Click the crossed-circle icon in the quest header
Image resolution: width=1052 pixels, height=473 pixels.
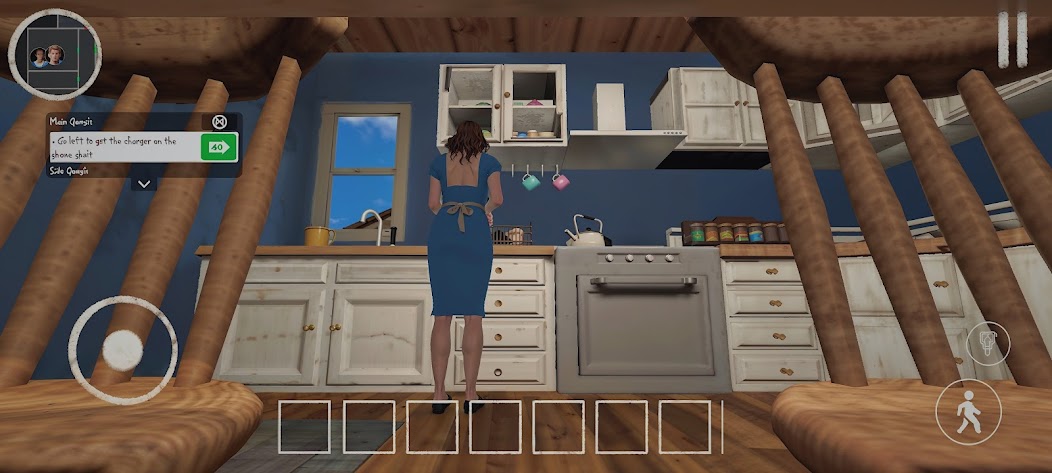[220, 122]
